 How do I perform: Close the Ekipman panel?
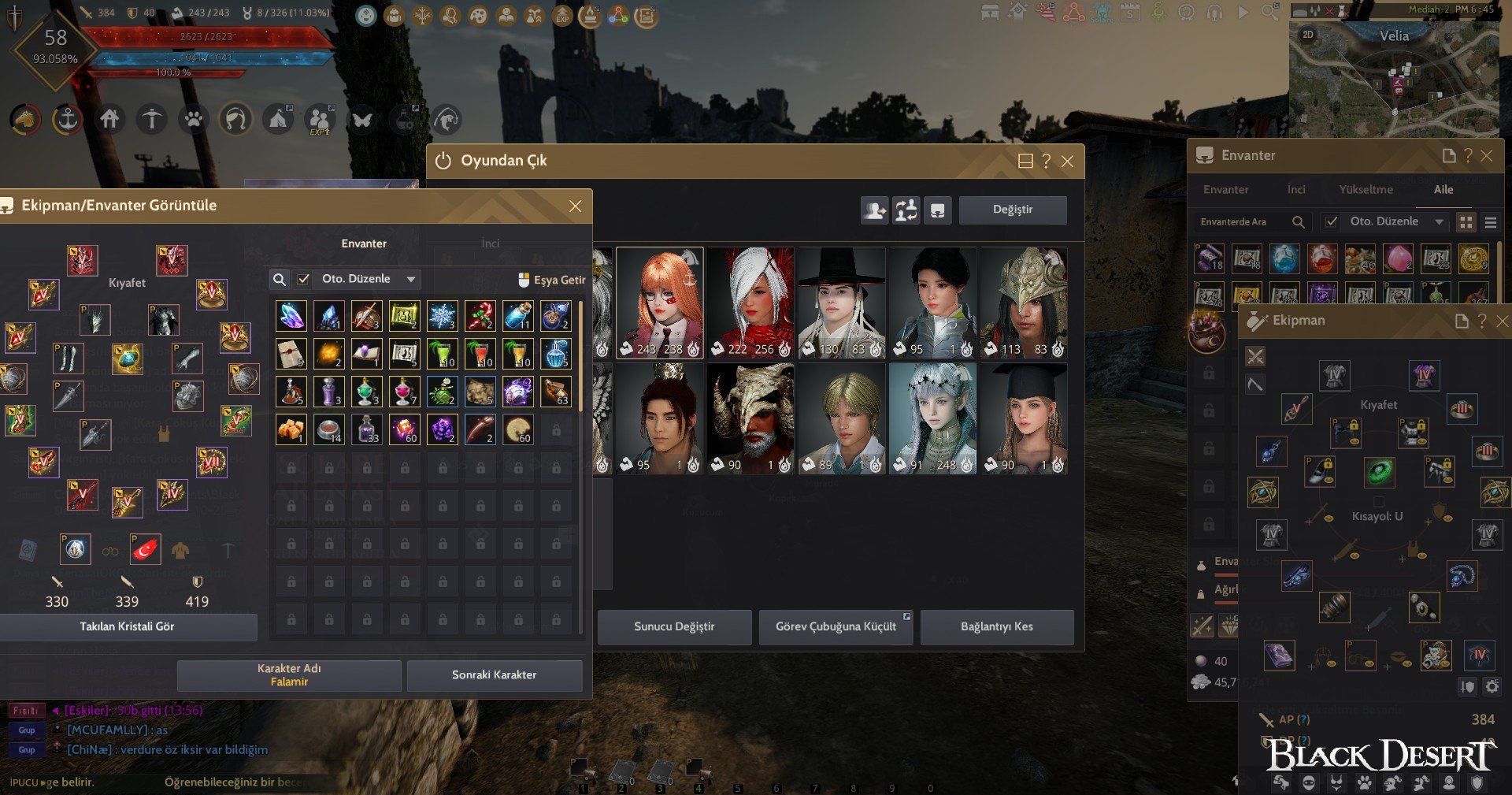pyautogui.click(x=1502, y=321)
